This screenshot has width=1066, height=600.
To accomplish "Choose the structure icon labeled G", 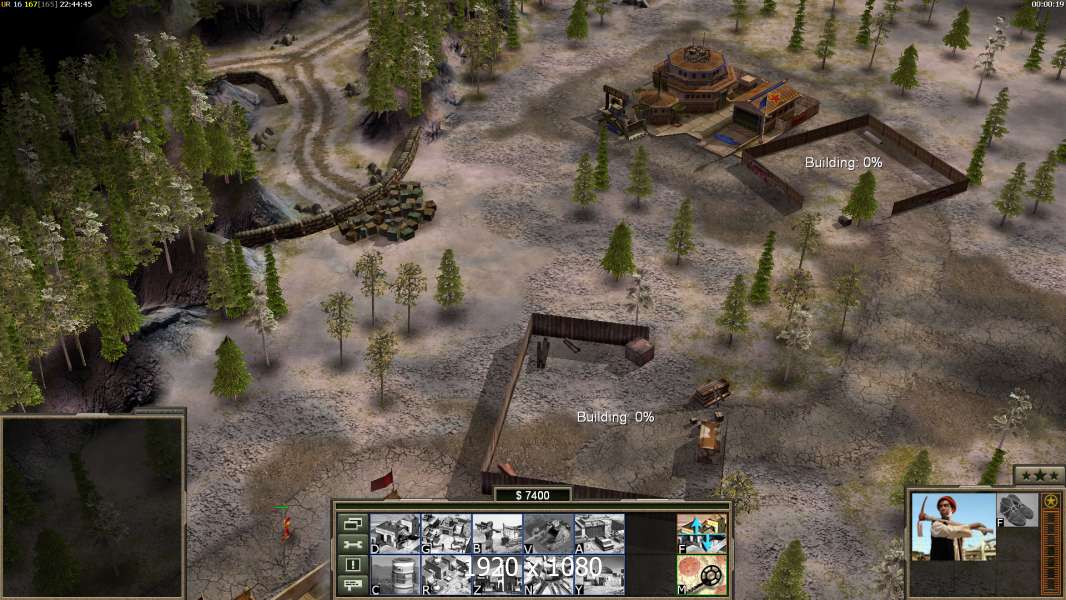I will [x=445, y=533].
